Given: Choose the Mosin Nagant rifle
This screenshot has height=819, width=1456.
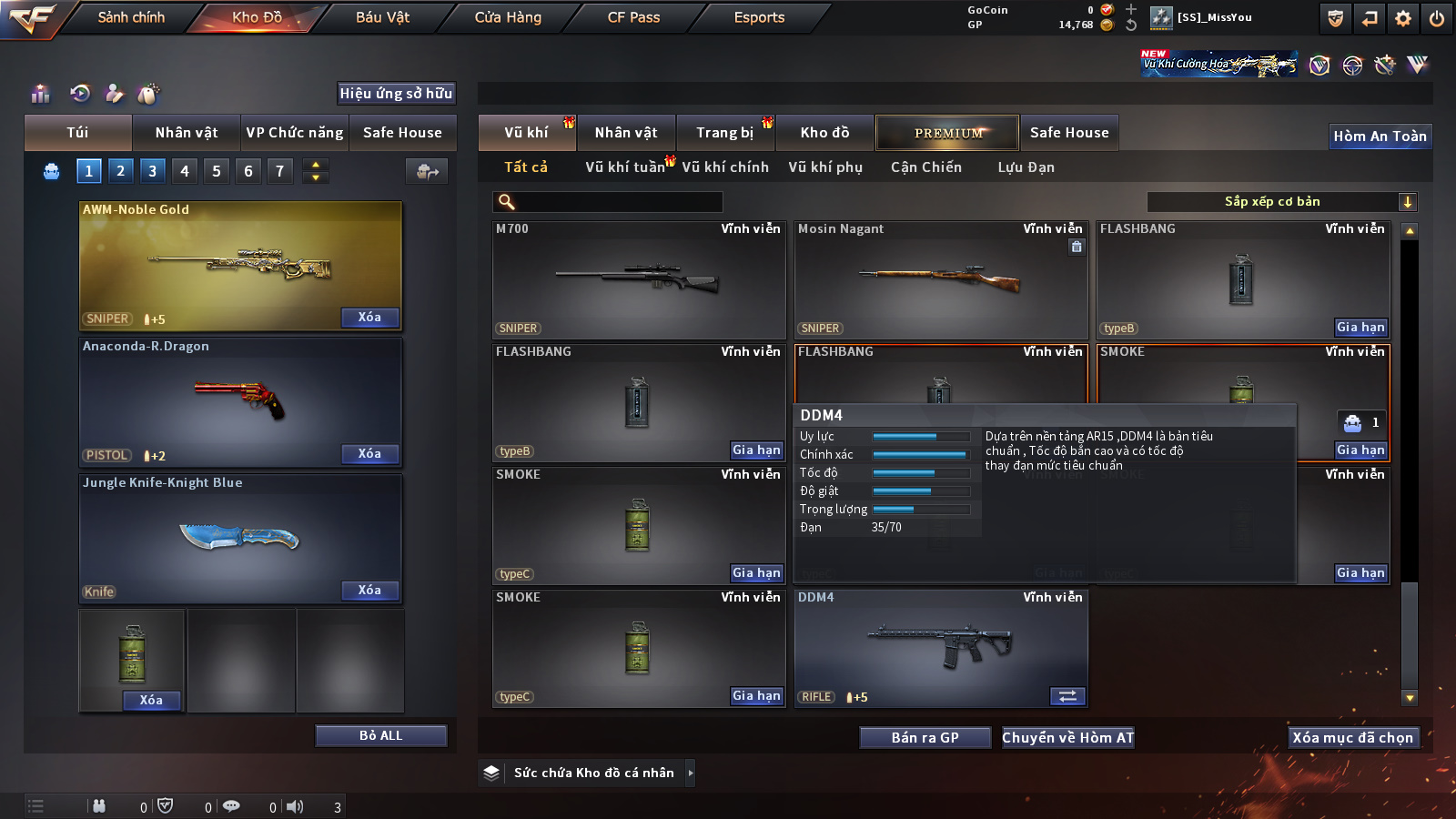Looking at the screenshot, I should (941, 279).
